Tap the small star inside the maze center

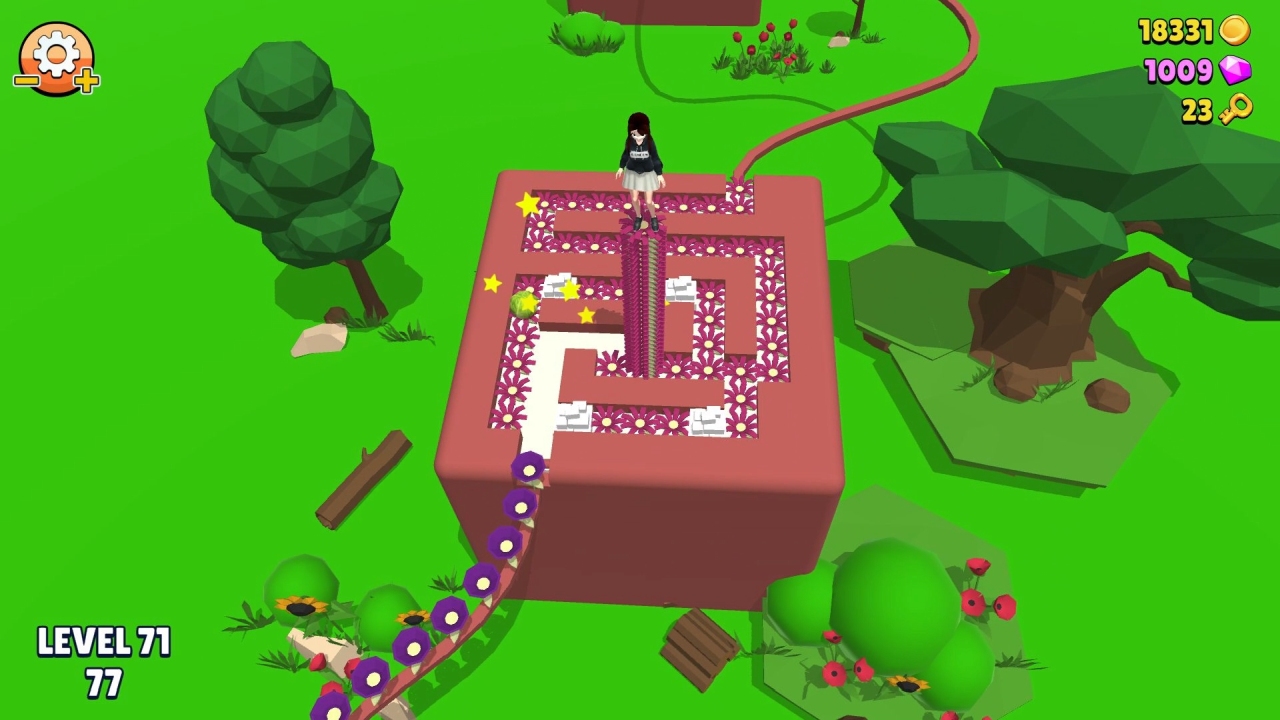pos(586,316)
